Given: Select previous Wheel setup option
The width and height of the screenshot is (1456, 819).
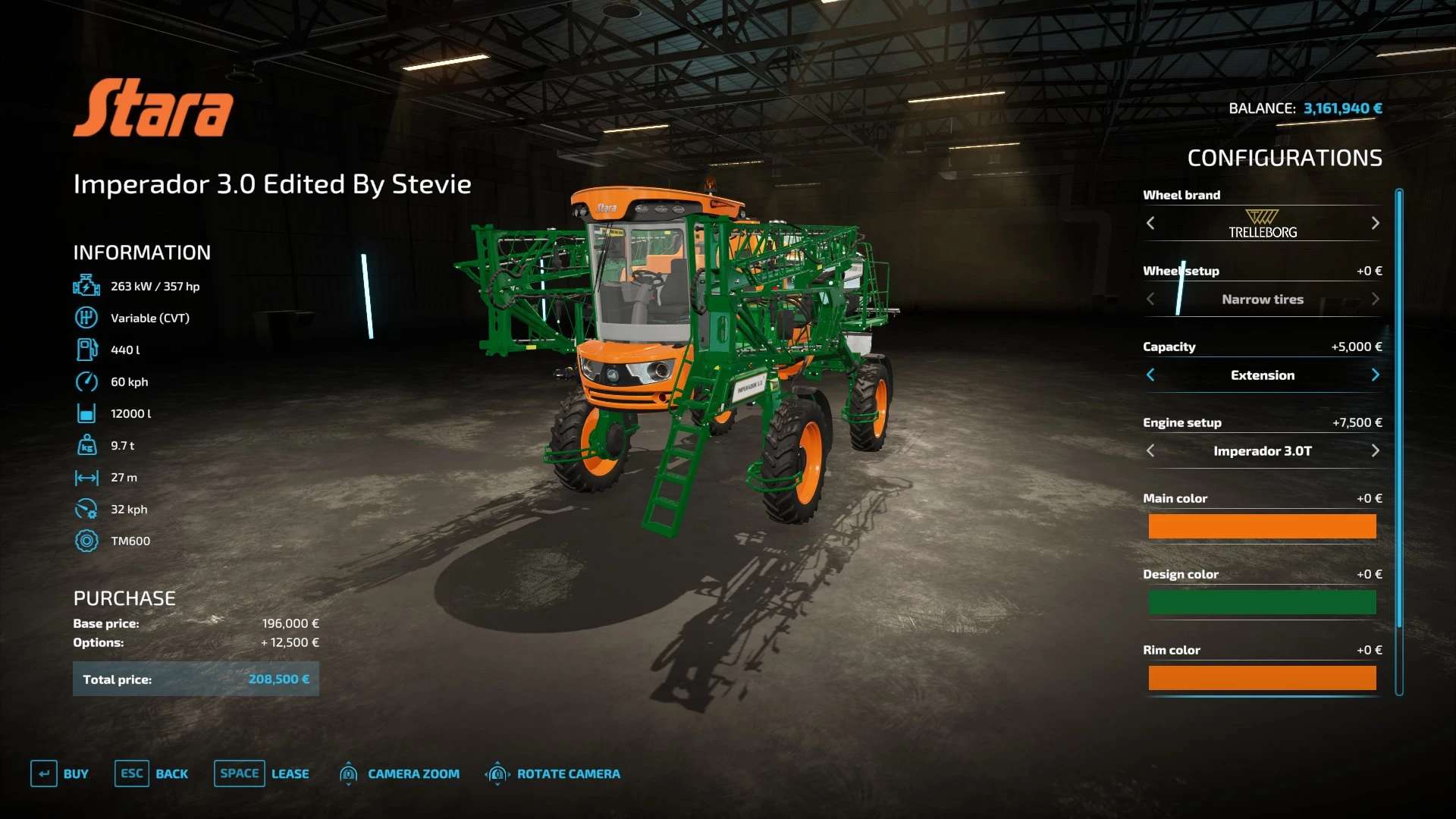Looking at the screenshot, I should (1150, 299).
